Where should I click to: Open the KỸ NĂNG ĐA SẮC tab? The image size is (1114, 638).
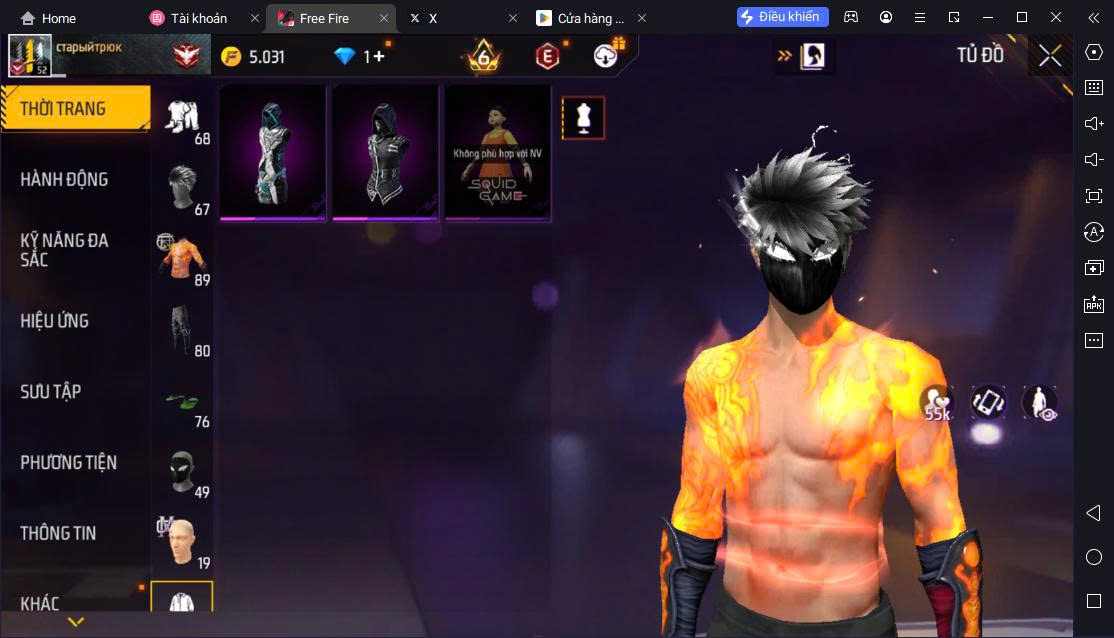click(x=64, y=250)
